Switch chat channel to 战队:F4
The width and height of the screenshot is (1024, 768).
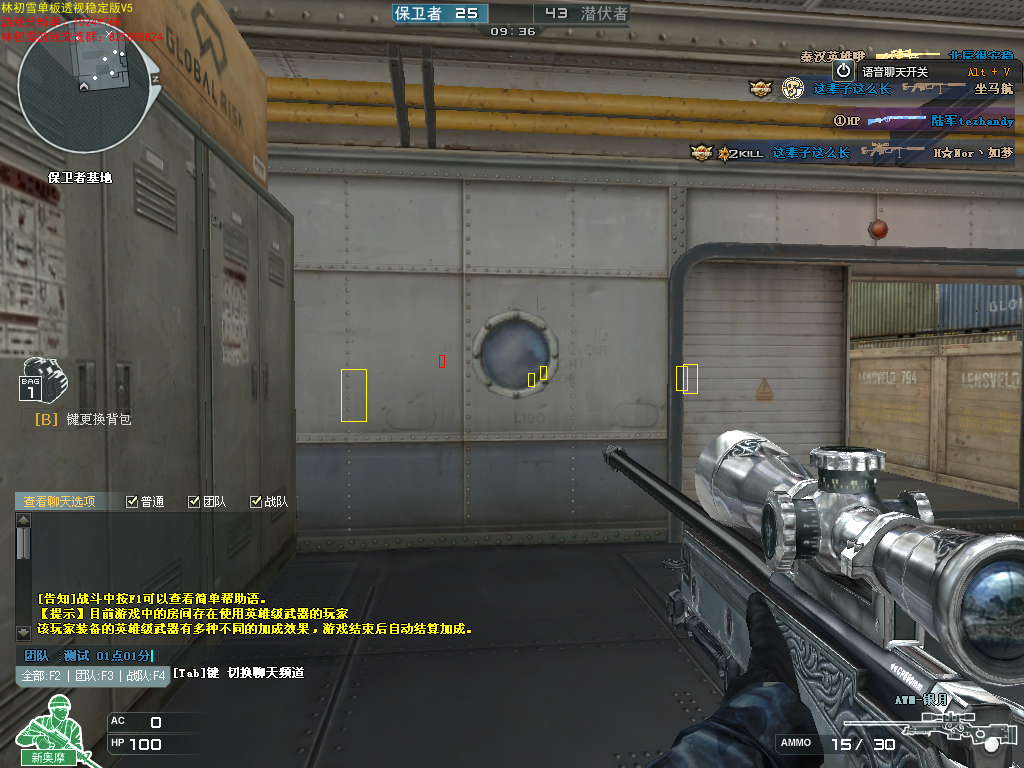[144, 675]
